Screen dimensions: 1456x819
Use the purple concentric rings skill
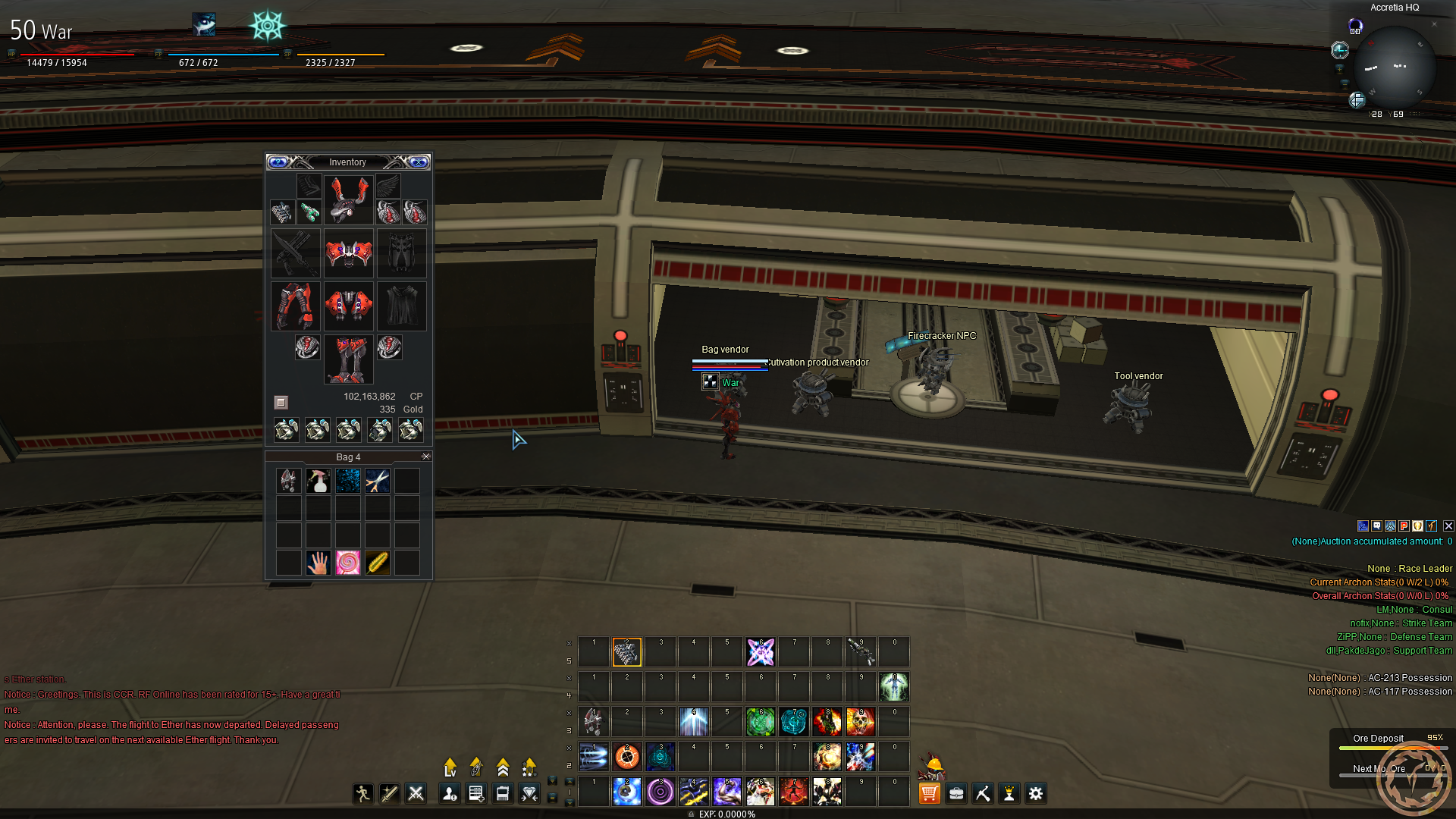tap(661, 792)
